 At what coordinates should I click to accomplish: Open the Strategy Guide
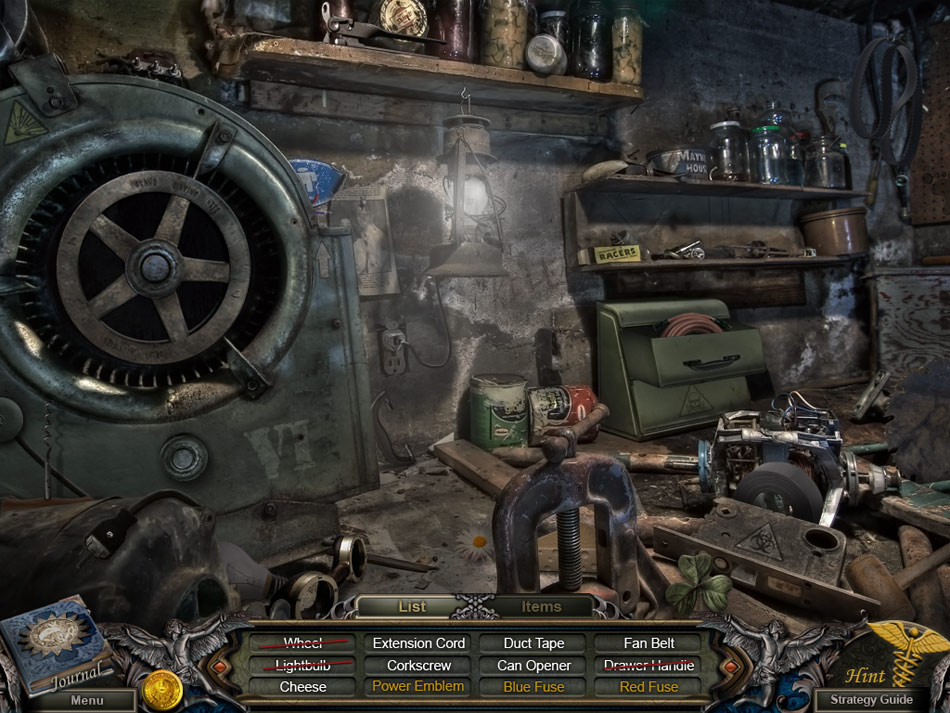coord(870,700)
